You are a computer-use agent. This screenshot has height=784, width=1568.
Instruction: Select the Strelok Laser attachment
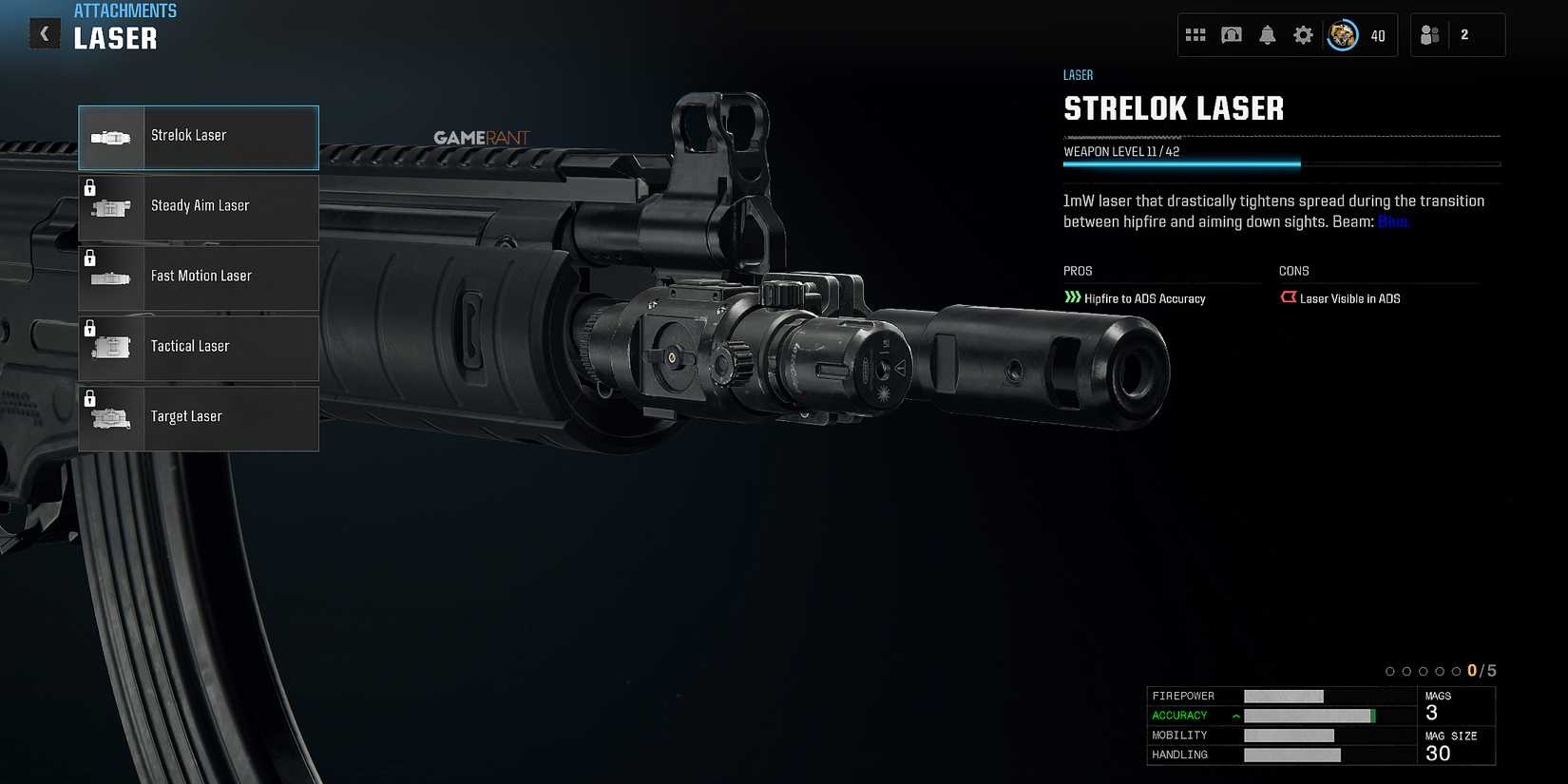197,137
